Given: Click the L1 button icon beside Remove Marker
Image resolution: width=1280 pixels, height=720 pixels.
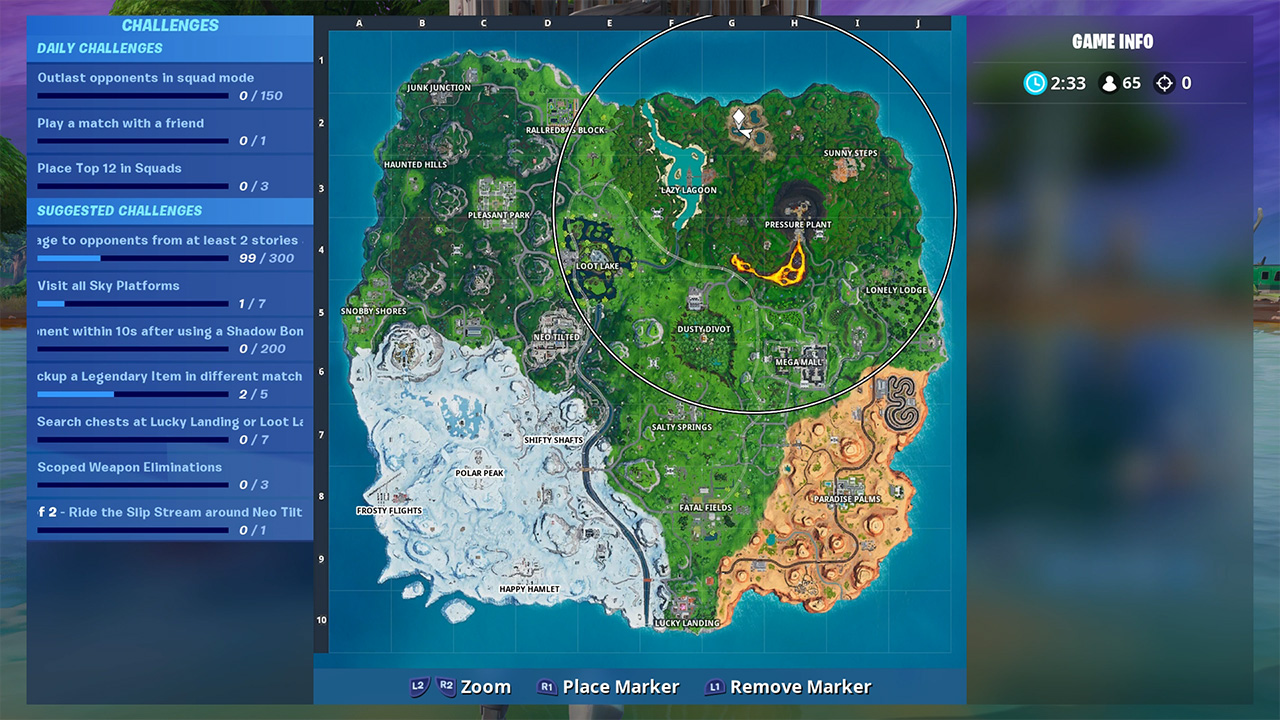Looking at the screenshot, I should 717,687.
